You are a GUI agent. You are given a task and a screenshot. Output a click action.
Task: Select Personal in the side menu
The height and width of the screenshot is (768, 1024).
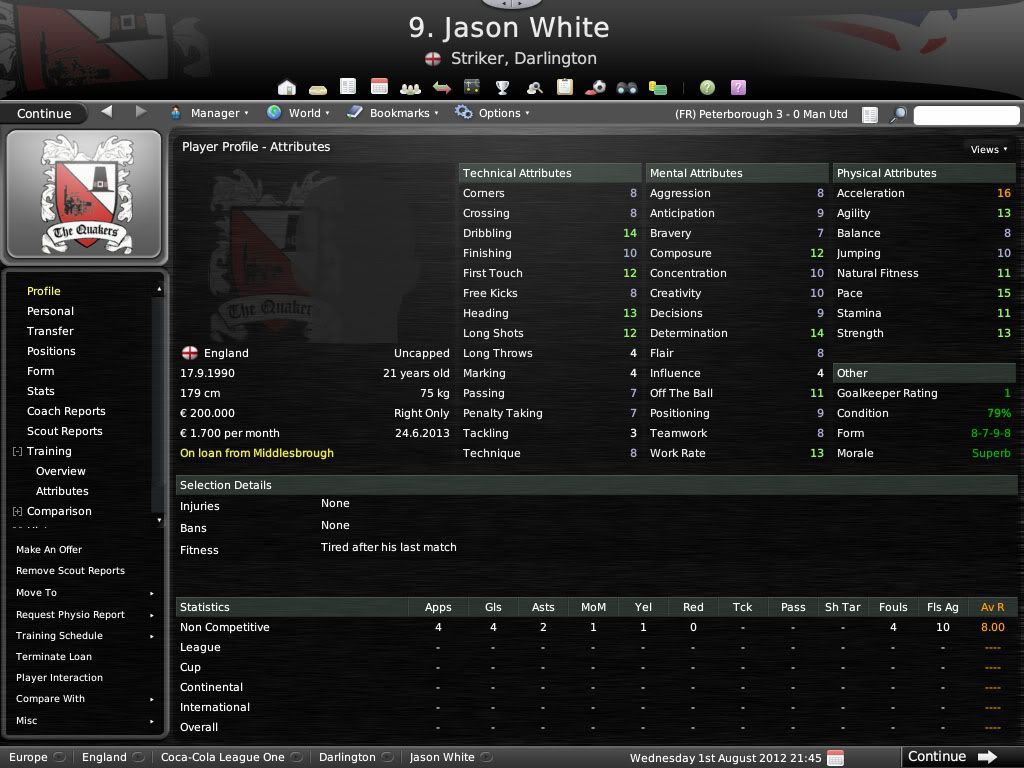50,311
